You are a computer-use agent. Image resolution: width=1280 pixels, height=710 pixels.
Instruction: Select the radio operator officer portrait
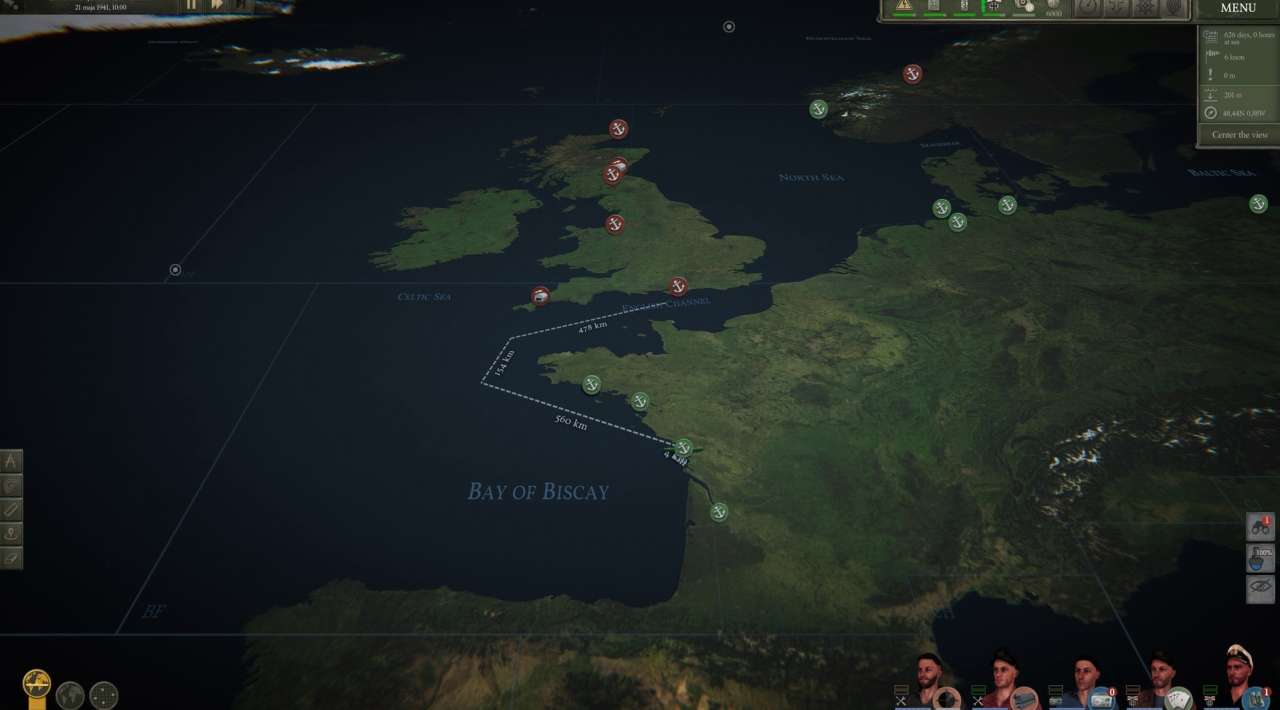pyautogui.click(x=1084, y=680)
